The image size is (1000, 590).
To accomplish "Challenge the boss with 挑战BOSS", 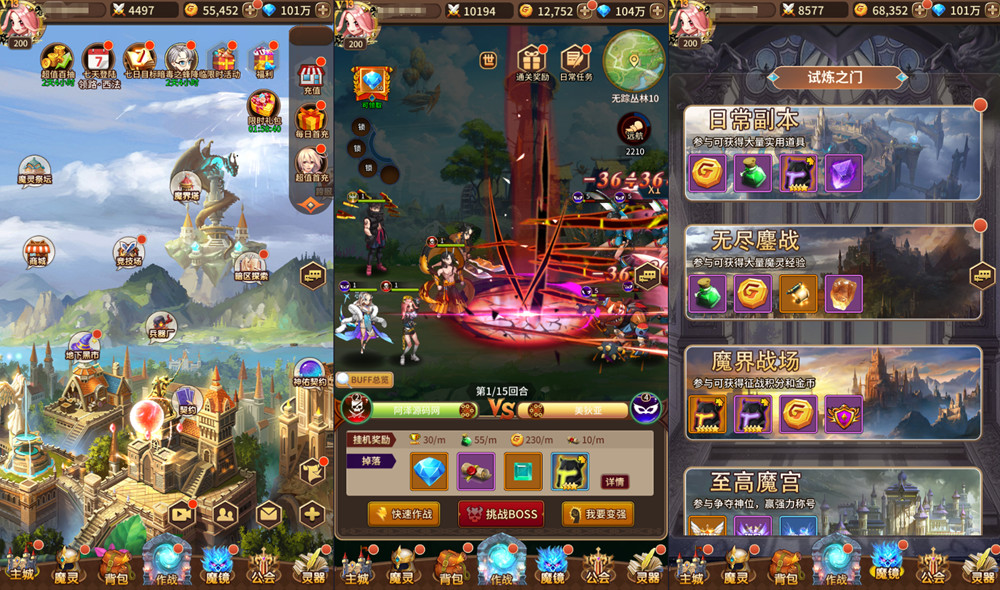I will (x=501, y=514).
